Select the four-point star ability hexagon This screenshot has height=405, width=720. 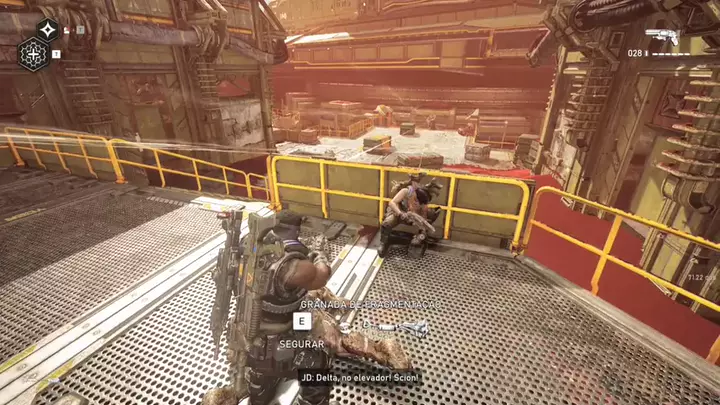pyautogui.click(x=47, y=29)
